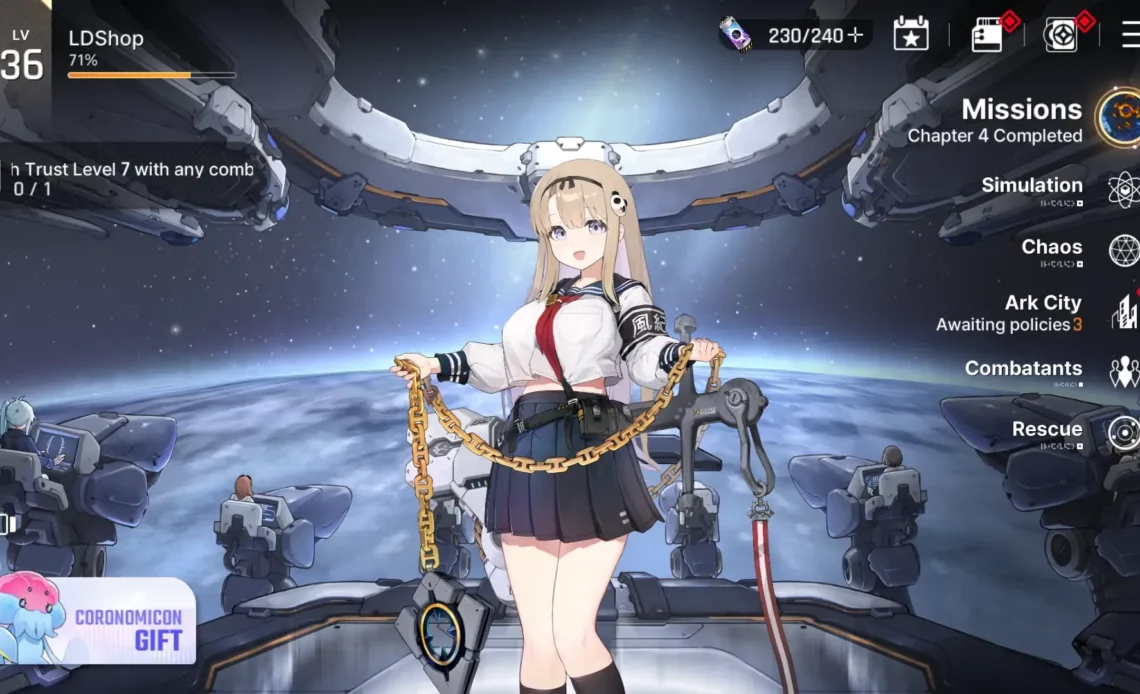Screen dimensions: 1140x694
Task: Open the Missions menu
Action: pyautogui.click(x=1022, y=119)
